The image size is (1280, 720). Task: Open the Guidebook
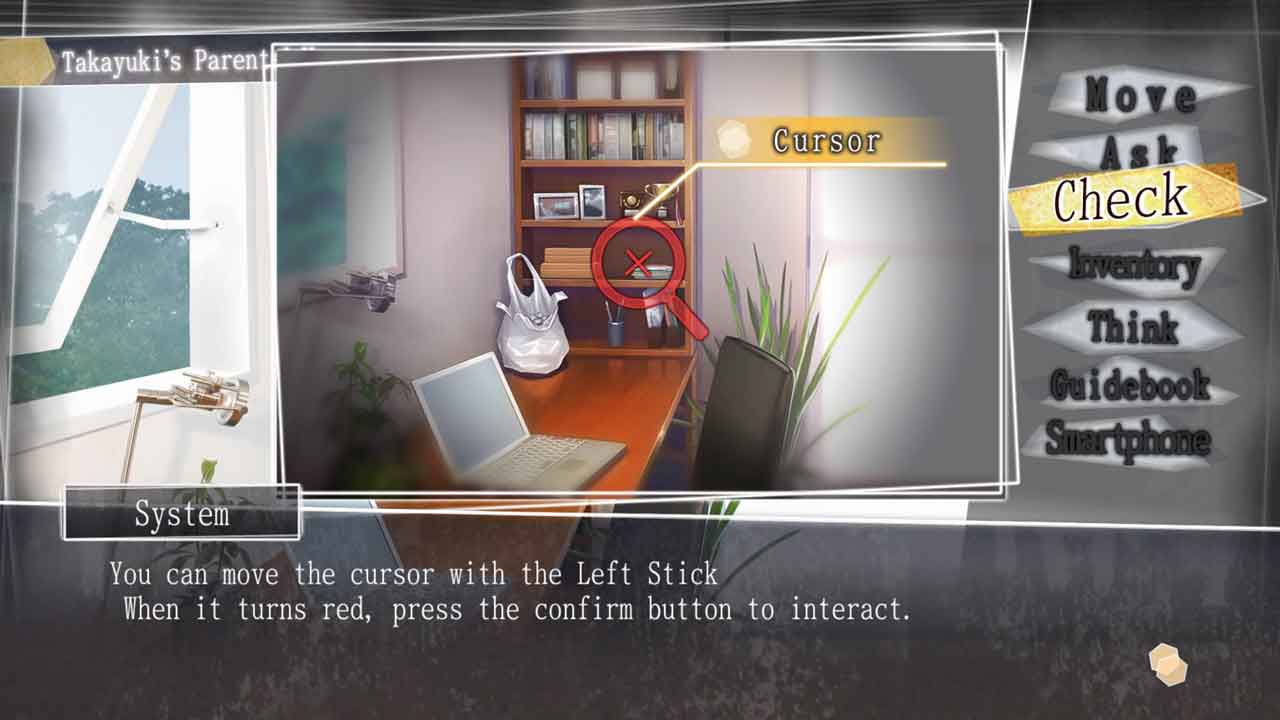(1130, 384)
